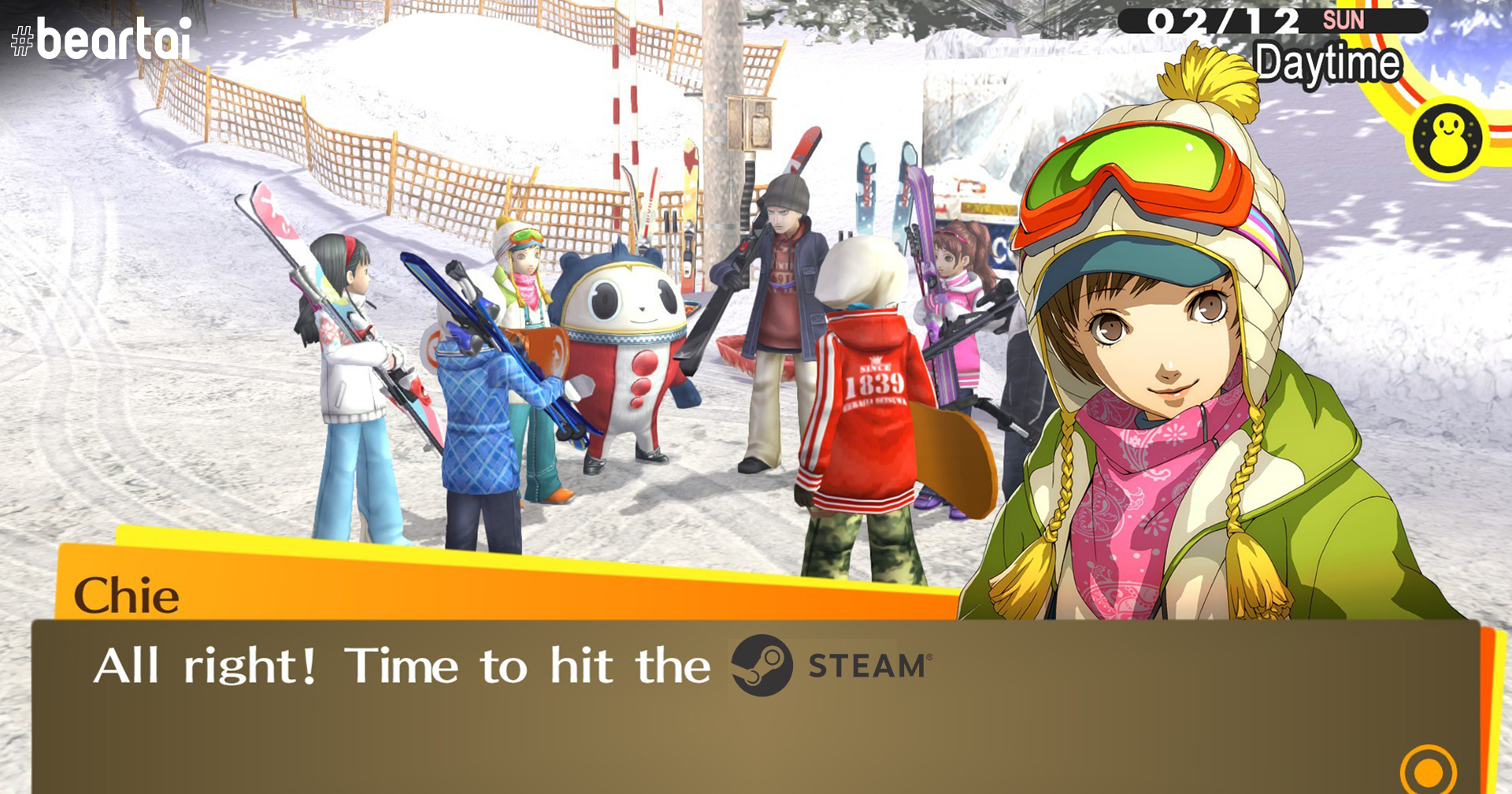
Task: Open the #beartai watermark logo
Action: tap(102, 39)
